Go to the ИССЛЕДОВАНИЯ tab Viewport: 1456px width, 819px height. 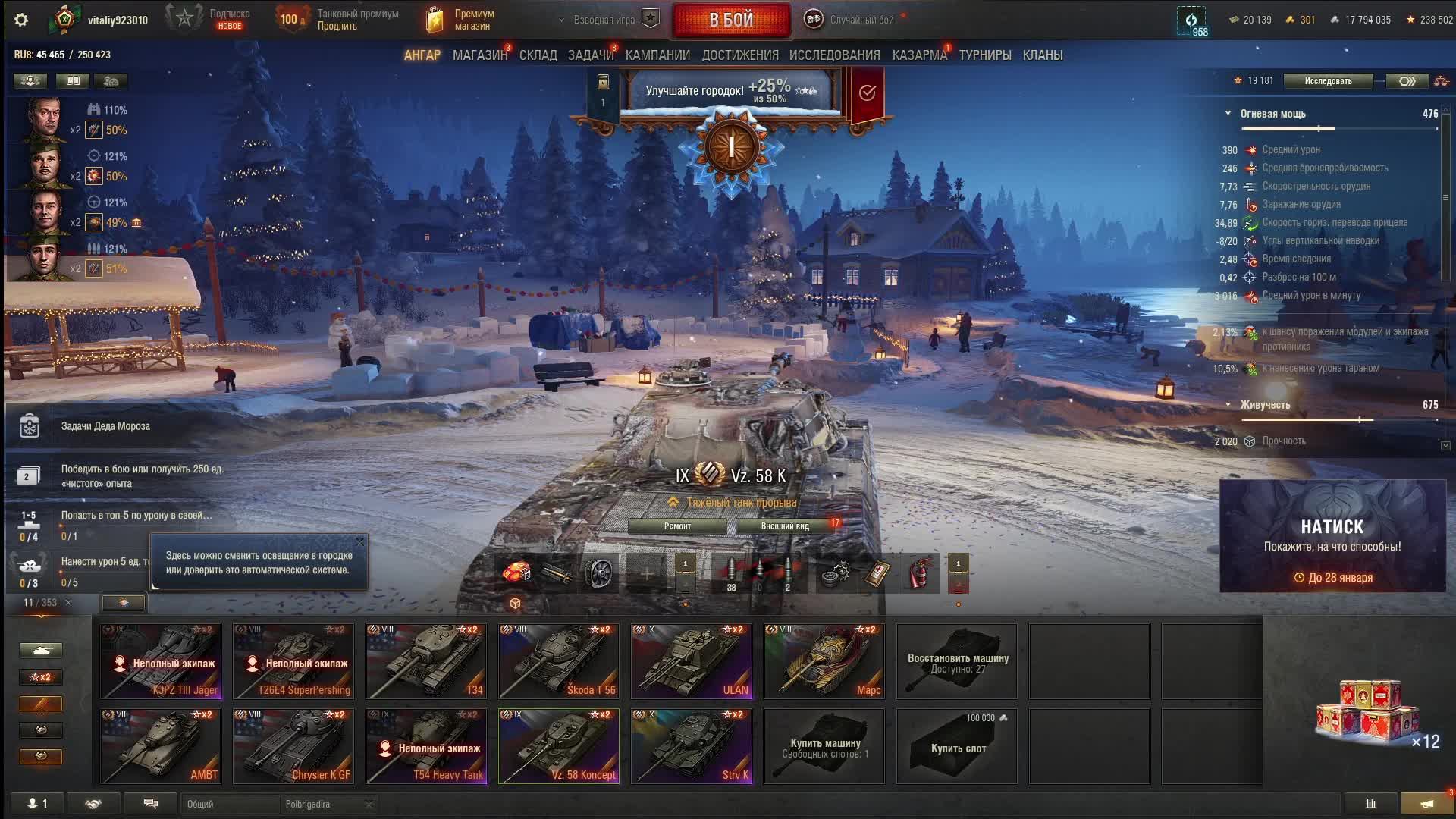(834, 55)
